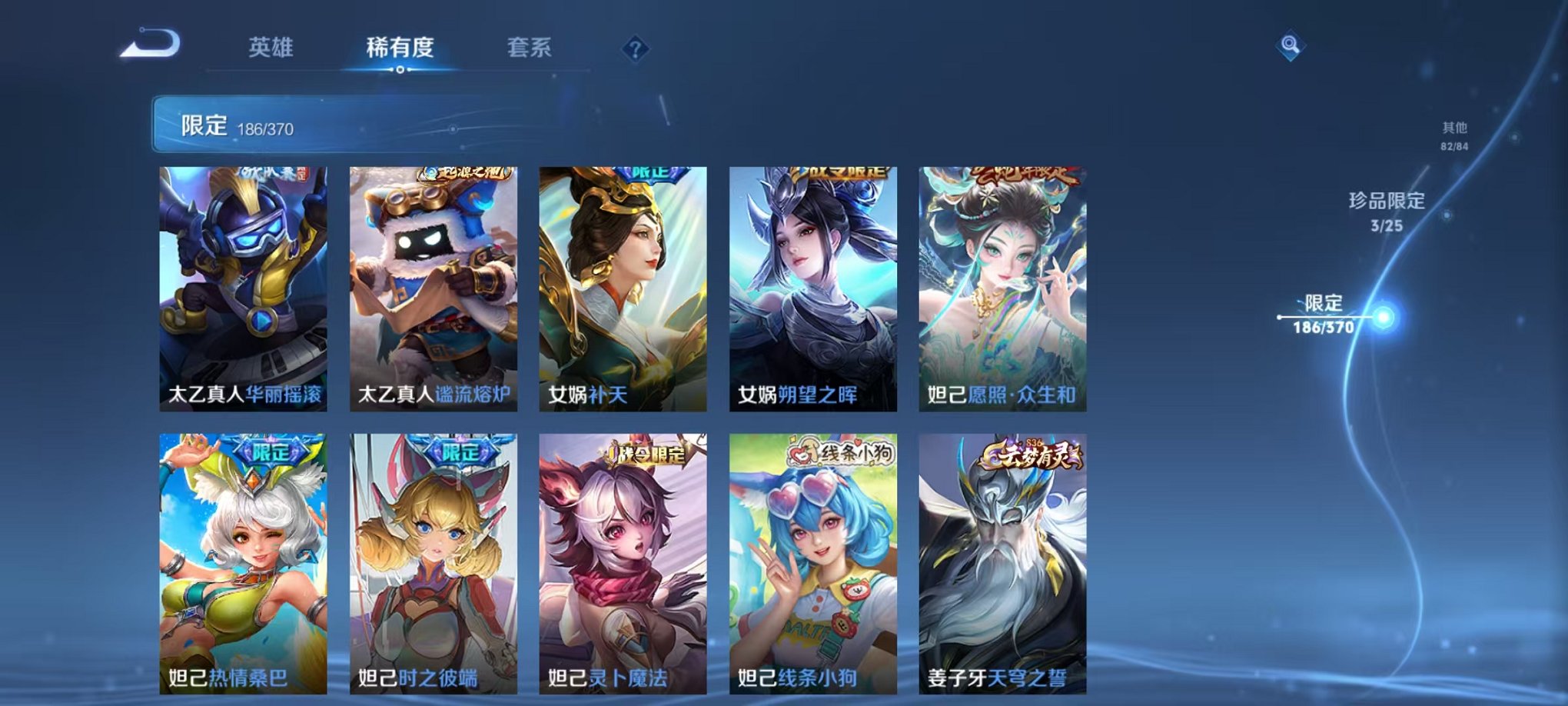This screenshot has width=1568, height=706.
Task: Select the 稀有度 tab
Action: tap(398, 48)
